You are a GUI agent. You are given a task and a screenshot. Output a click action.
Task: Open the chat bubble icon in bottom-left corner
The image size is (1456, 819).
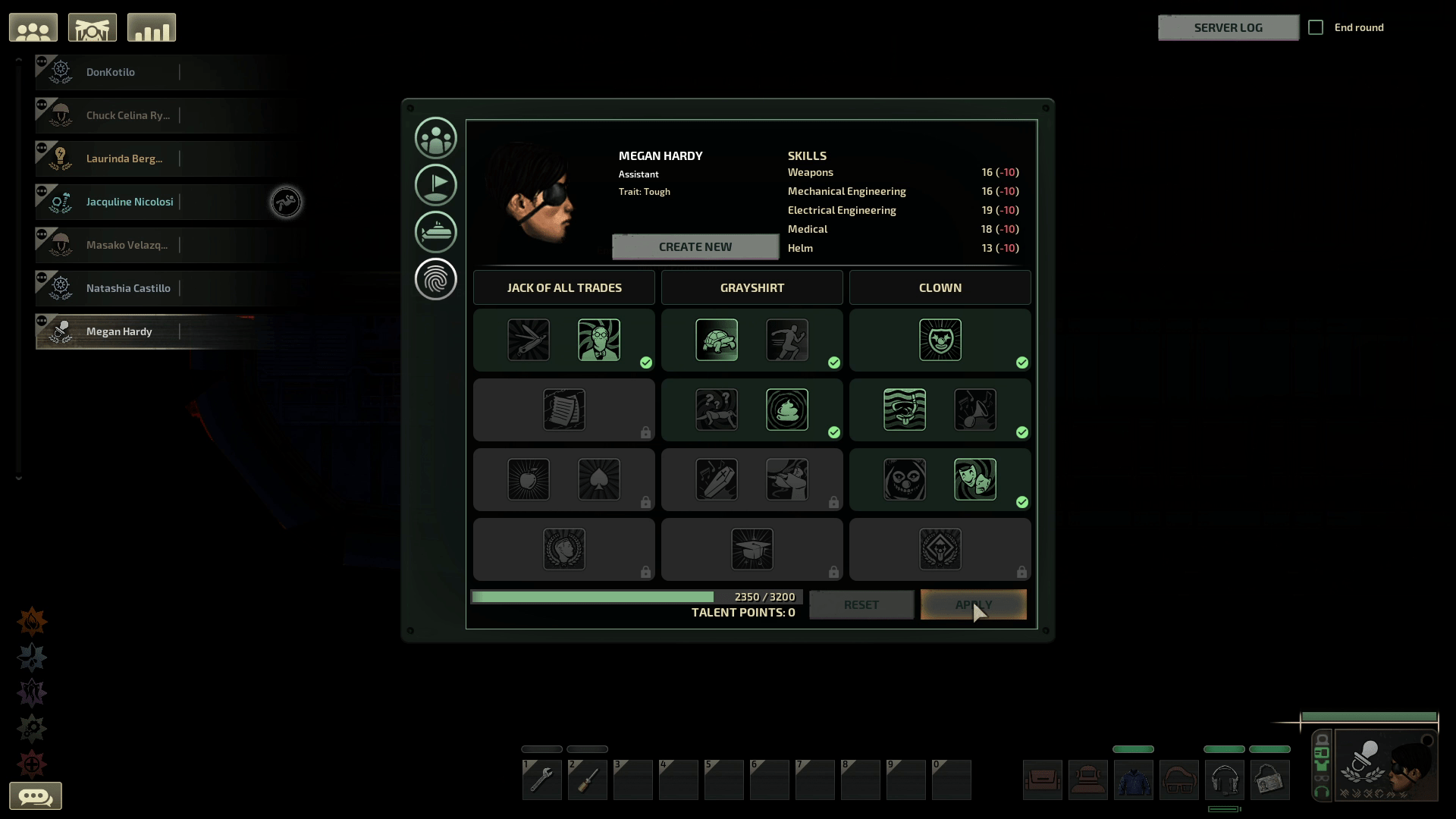coord(37,795)
